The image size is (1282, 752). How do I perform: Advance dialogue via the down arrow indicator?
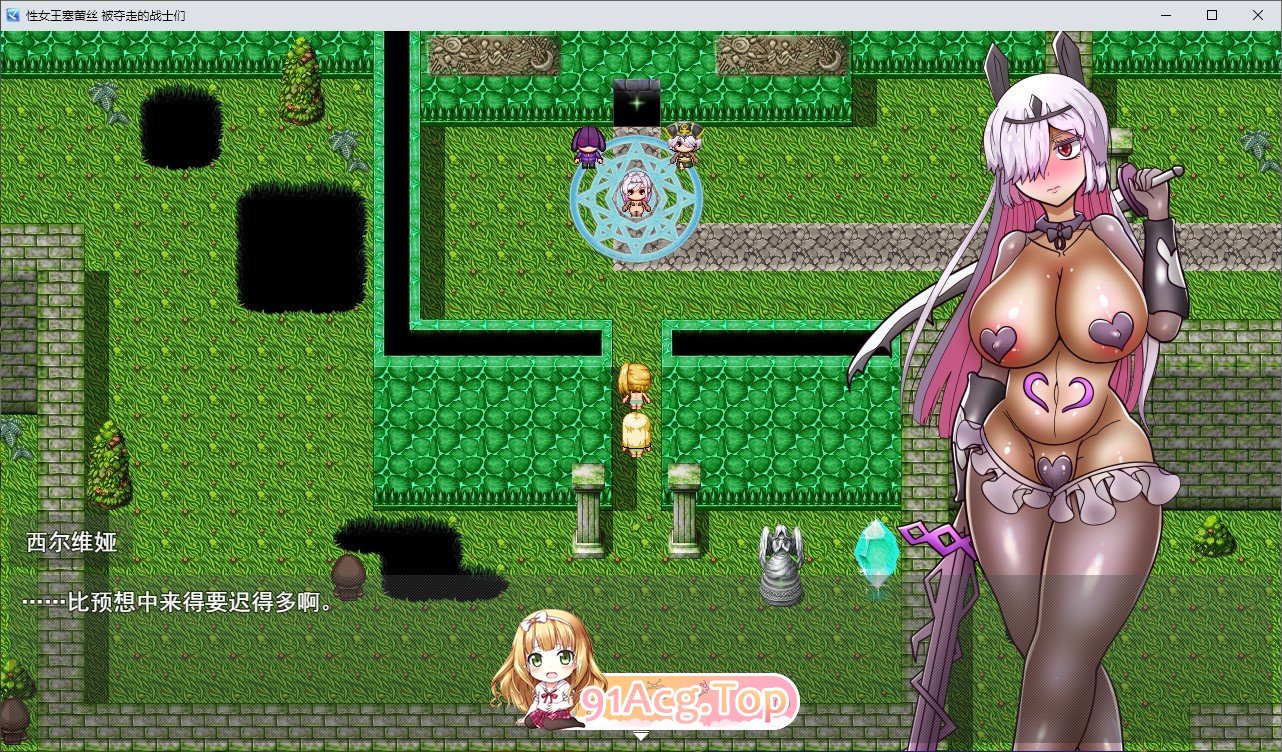(x=640, y=734)
